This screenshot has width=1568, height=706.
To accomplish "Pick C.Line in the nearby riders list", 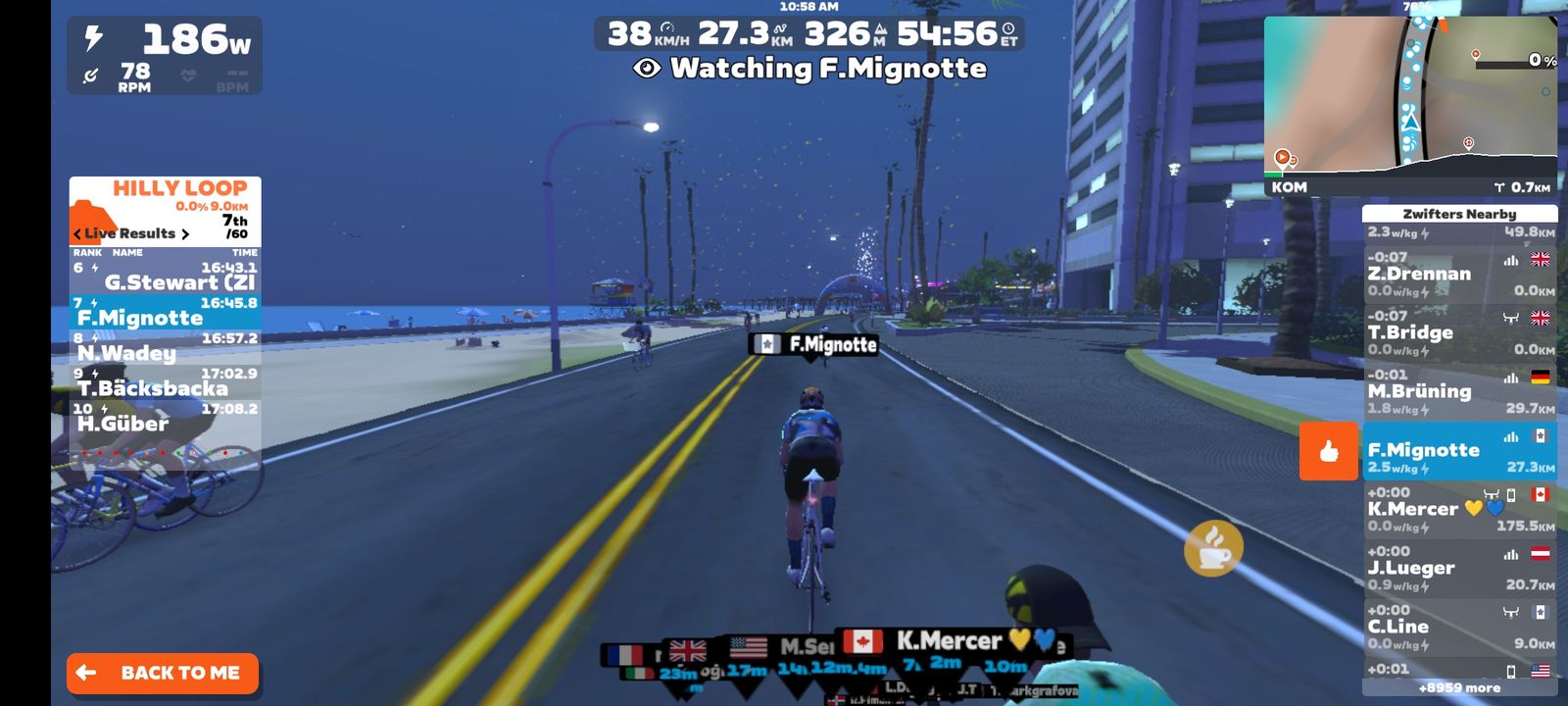I will pyautogui.click(x=1458, y=628).
